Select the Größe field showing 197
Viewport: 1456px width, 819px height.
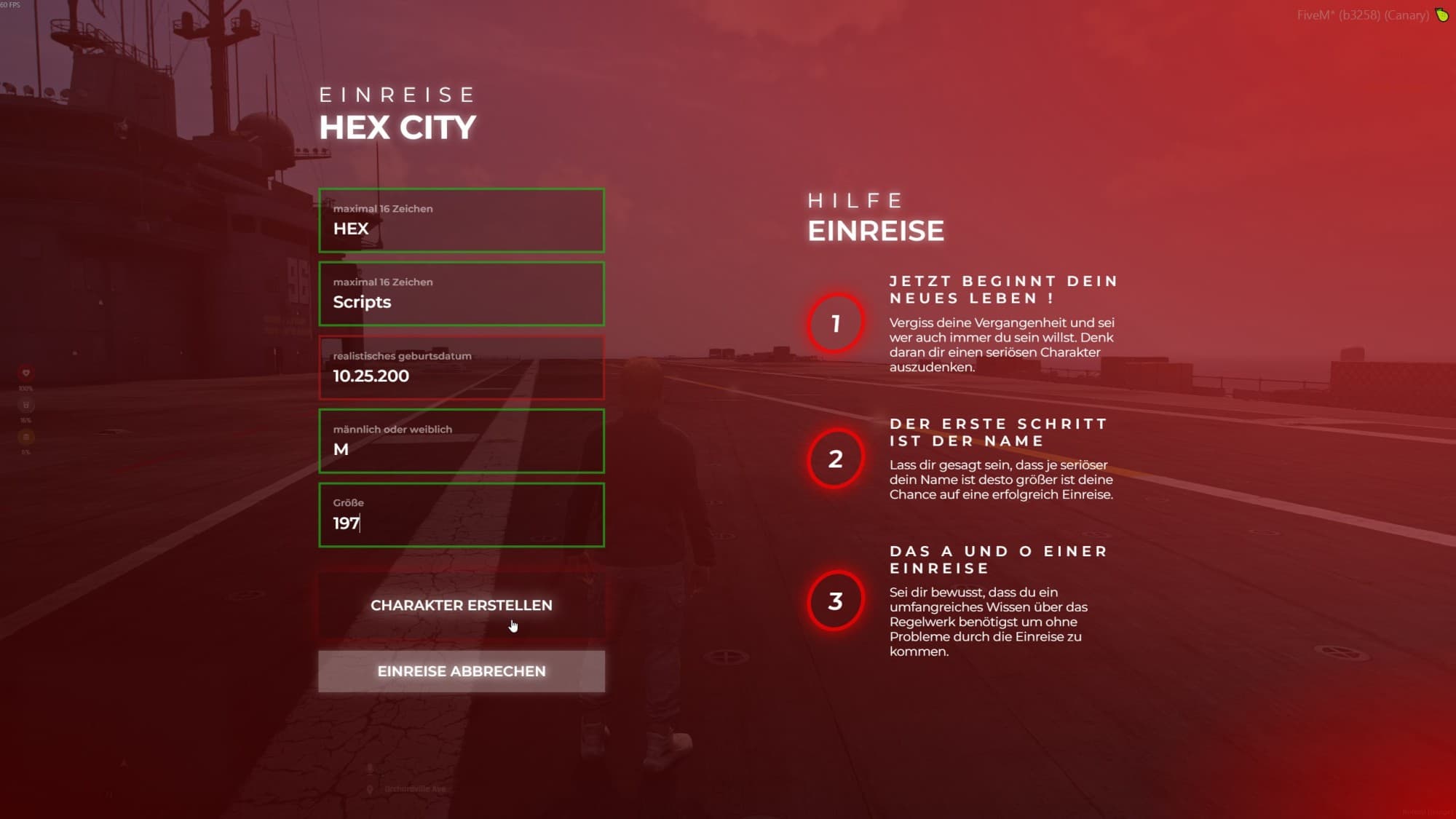tap(462, 514)
